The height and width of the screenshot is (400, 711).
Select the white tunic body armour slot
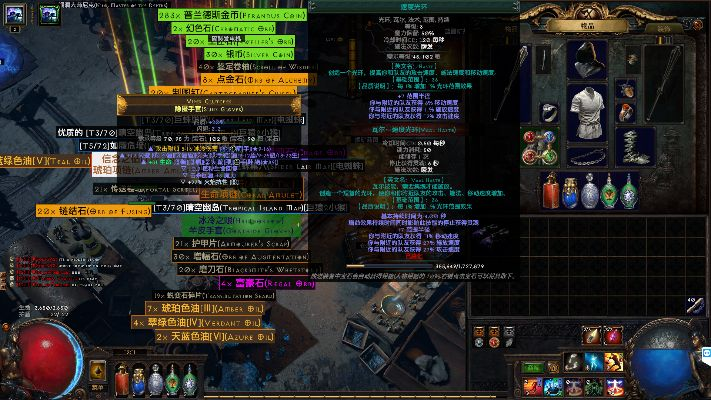587,108
